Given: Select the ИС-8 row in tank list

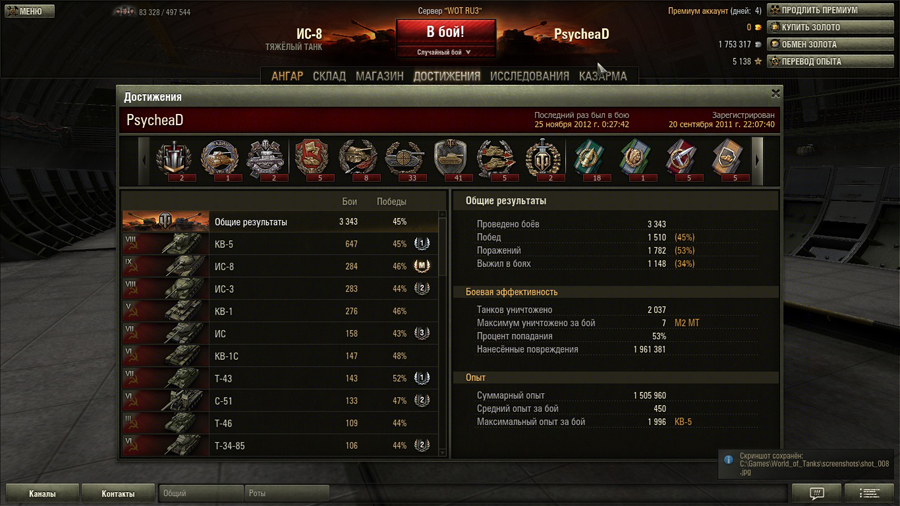Looking at the screenshot, I should 280,267.
